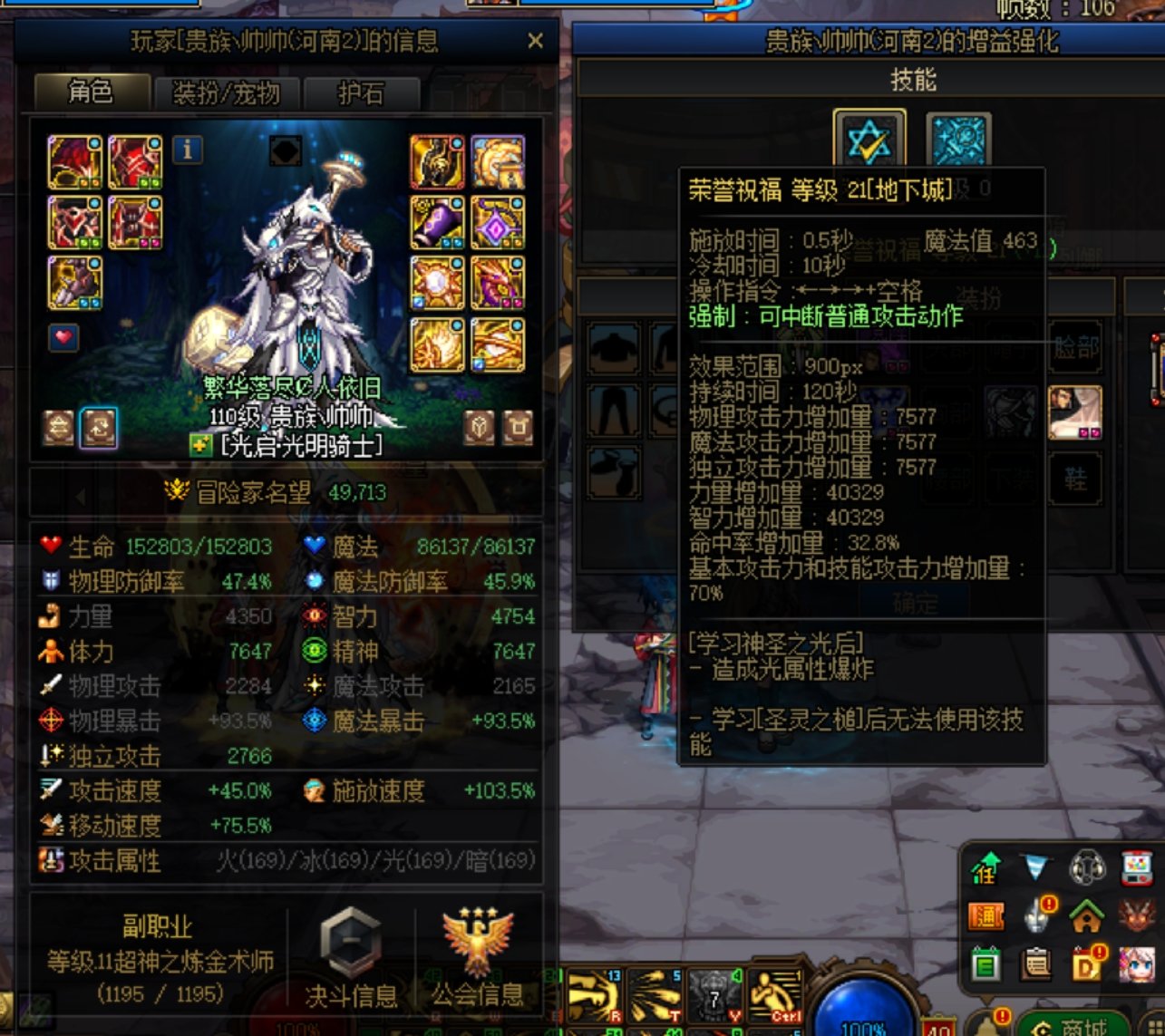The height and width of the screenshot is (1036, 1165).
Task: Click the anime girl avatar icon
Action: pos(1137,964)
